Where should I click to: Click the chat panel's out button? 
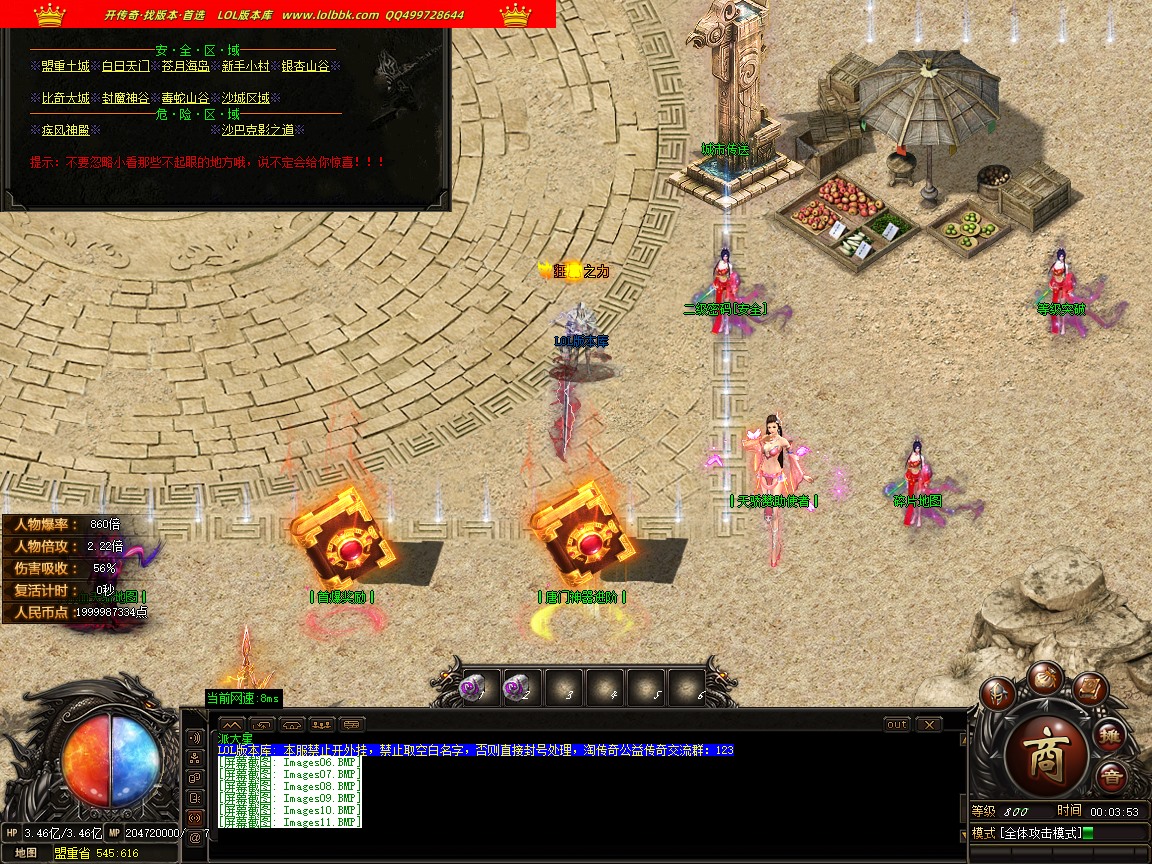point(897,724)
